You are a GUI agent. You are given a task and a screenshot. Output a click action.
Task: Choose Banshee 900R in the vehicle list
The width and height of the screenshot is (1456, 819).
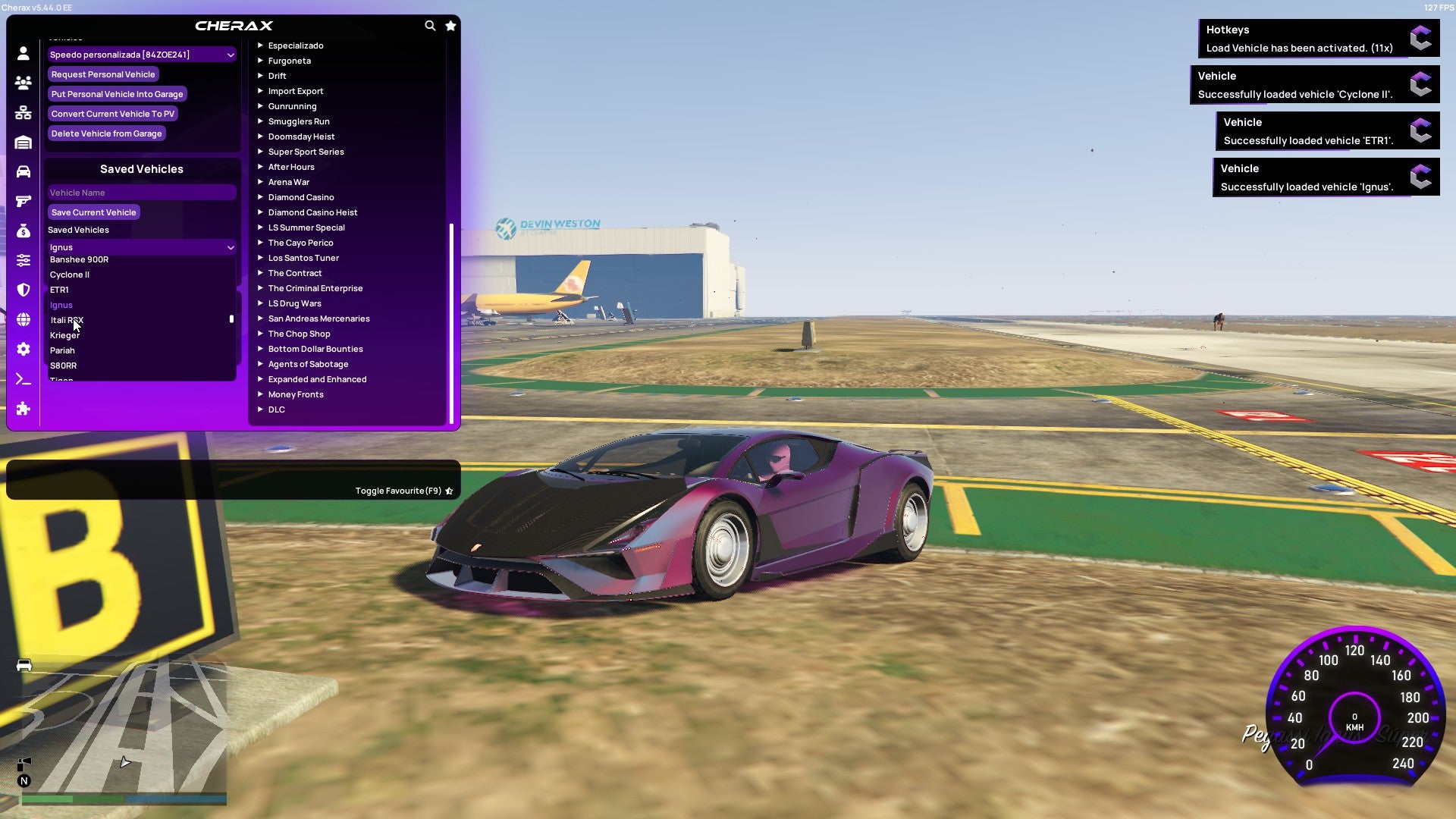(79, 259)
